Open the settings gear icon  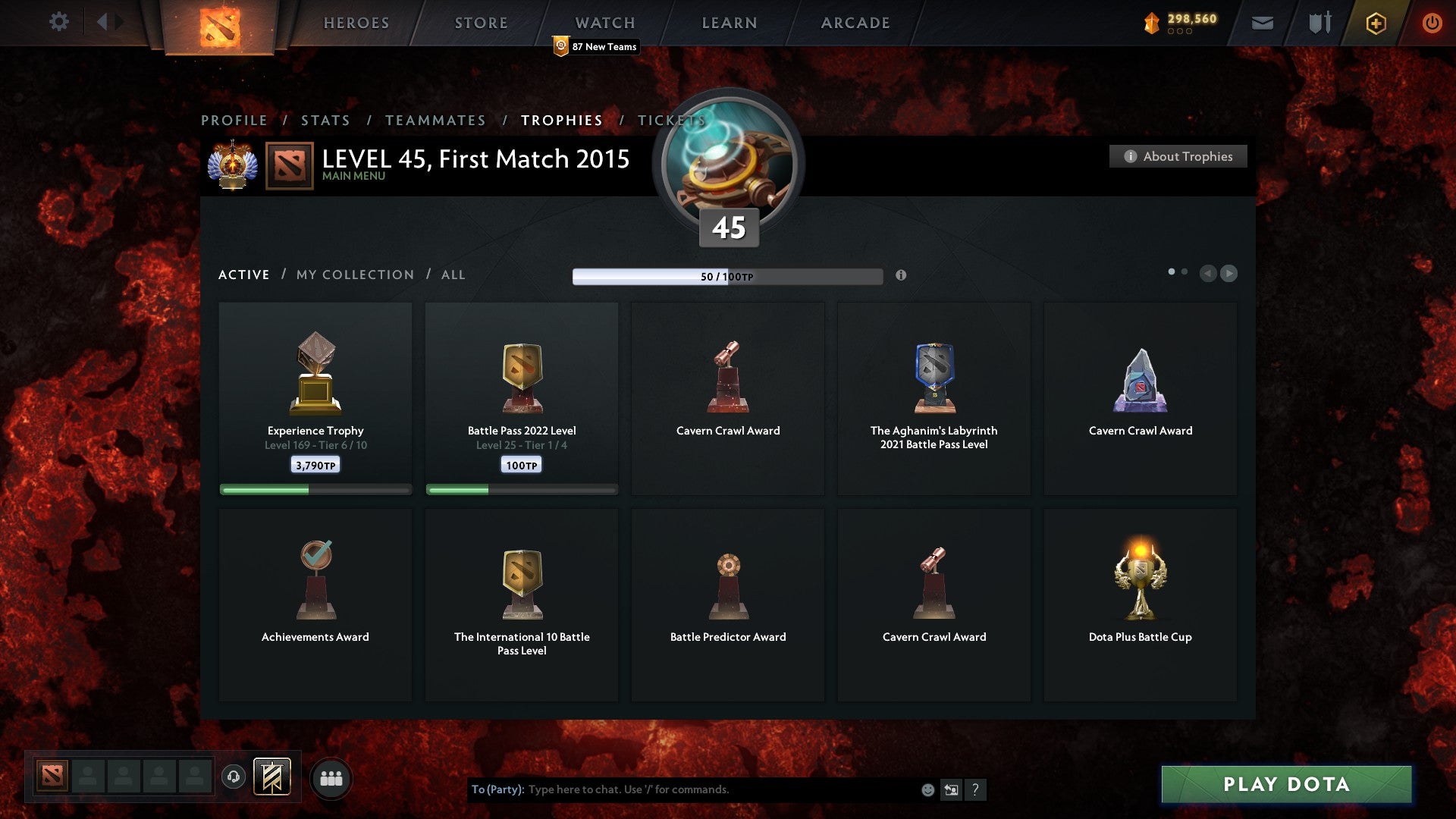(58, 22)
